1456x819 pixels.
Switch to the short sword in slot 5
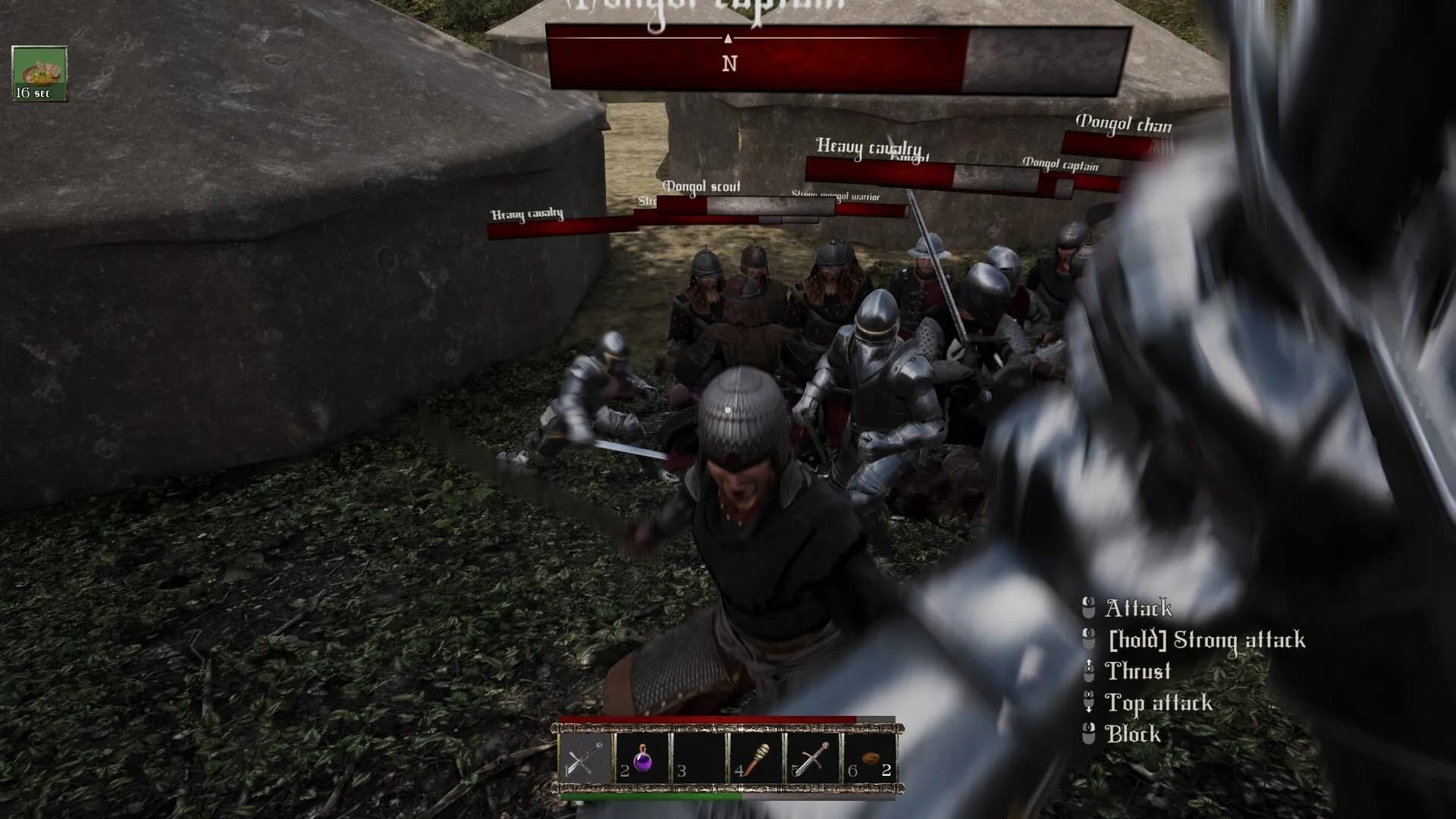coord(812,759)
